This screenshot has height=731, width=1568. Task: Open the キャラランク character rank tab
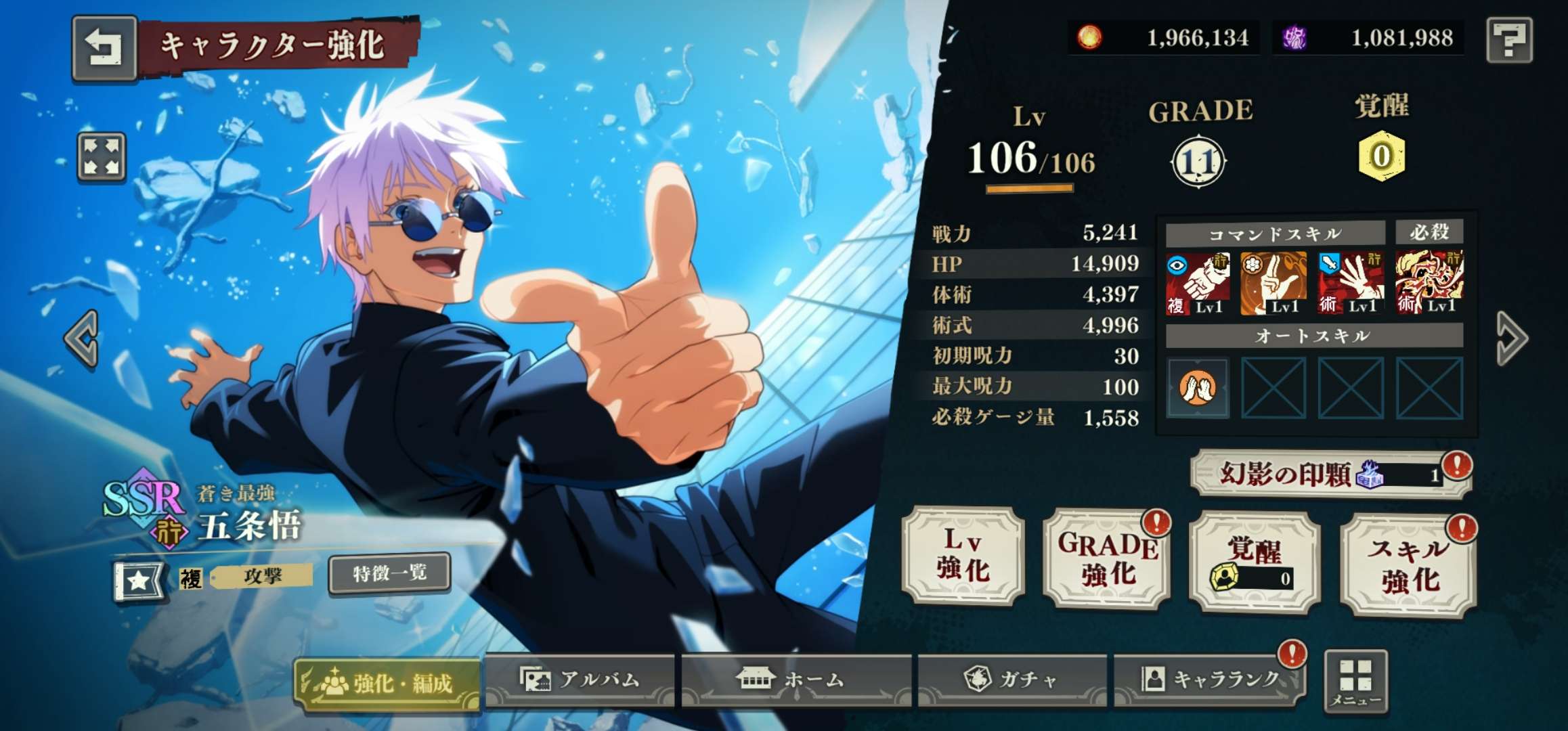pyautogui.click(x=1212, y=679)
